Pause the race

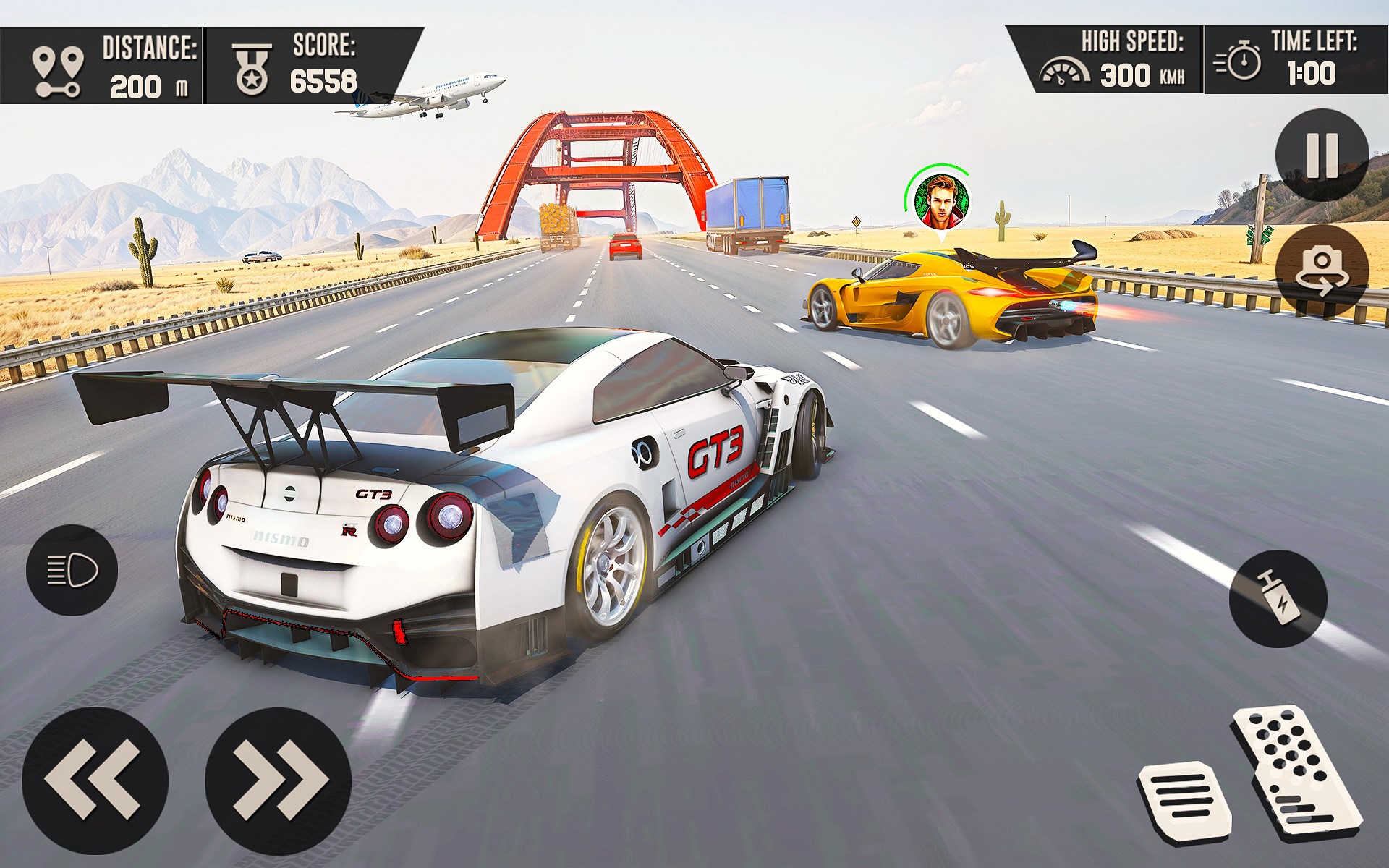[1322, 155]
